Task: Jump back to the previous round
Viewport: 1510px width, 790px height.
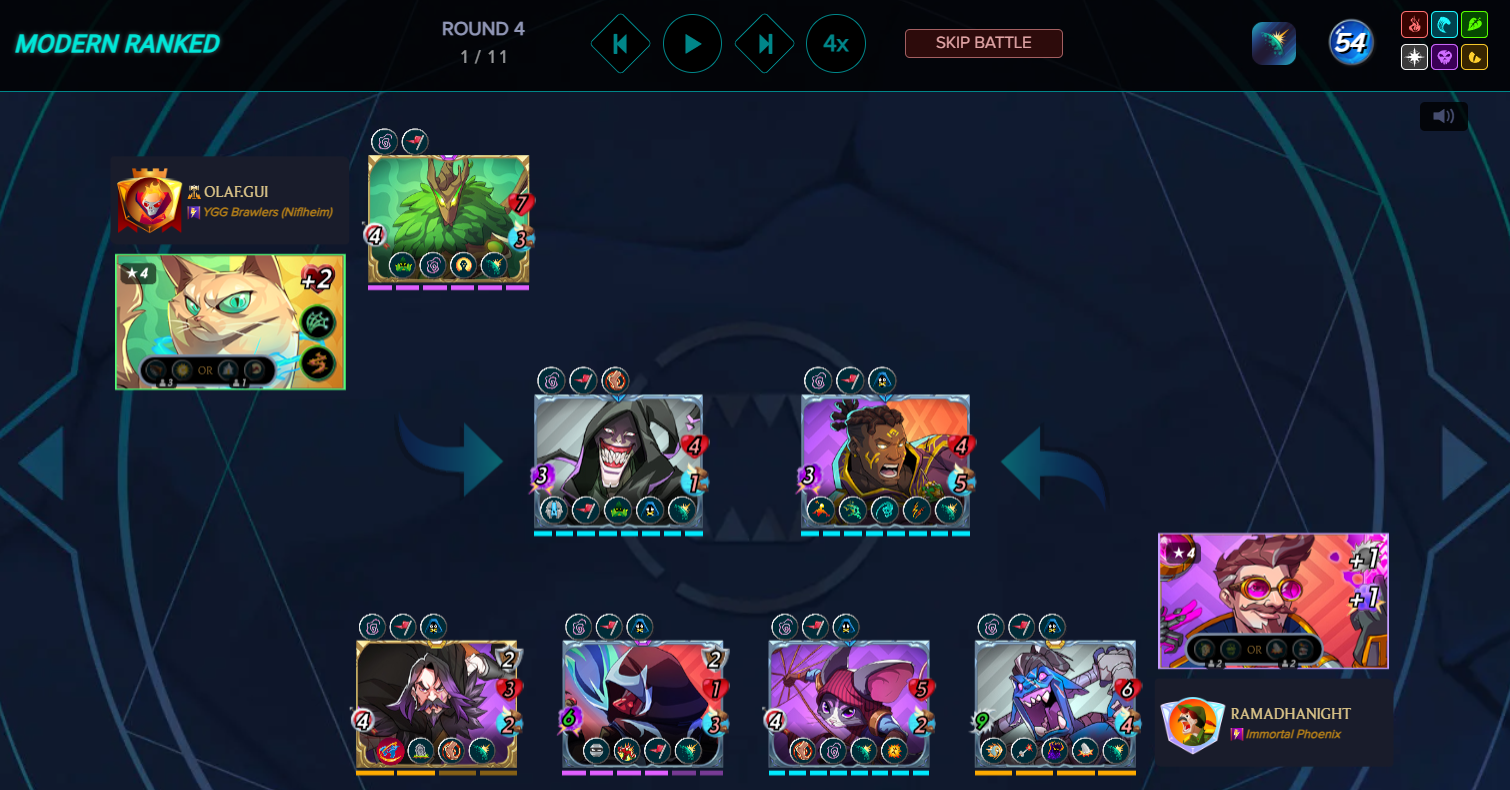Action: click(620, 44)
